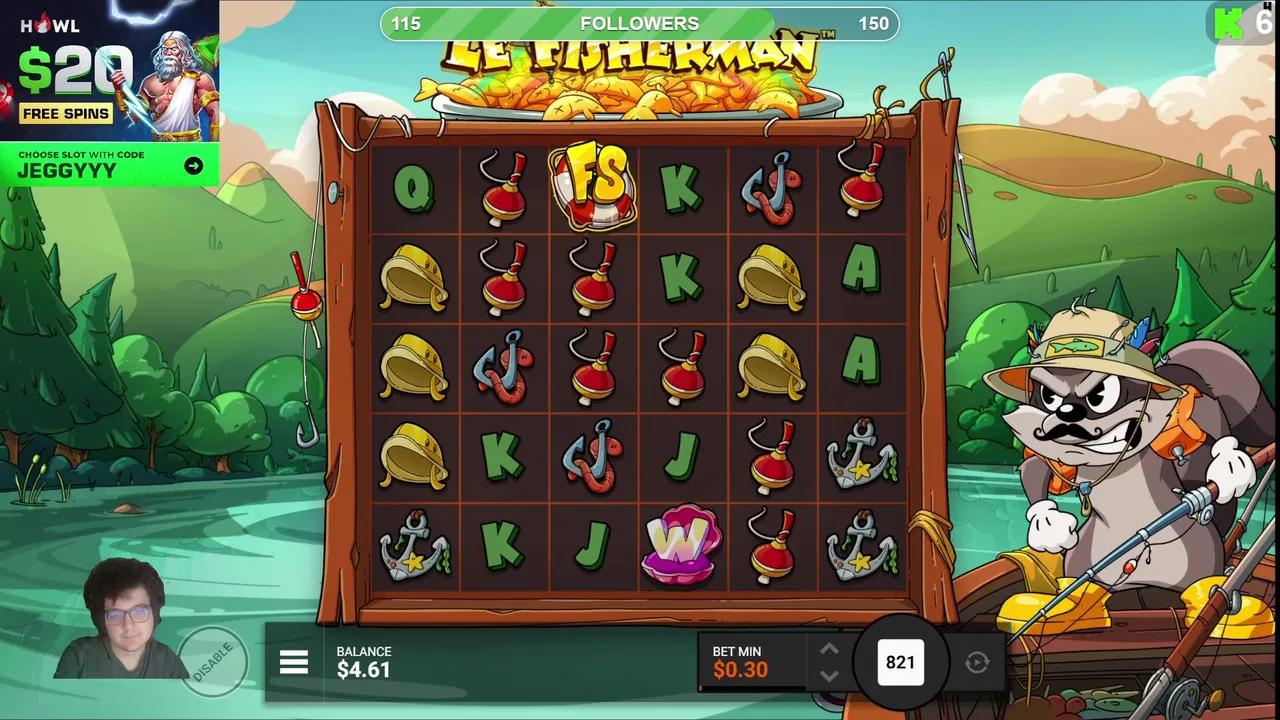Click the 821 spin counter

[901, 662]
